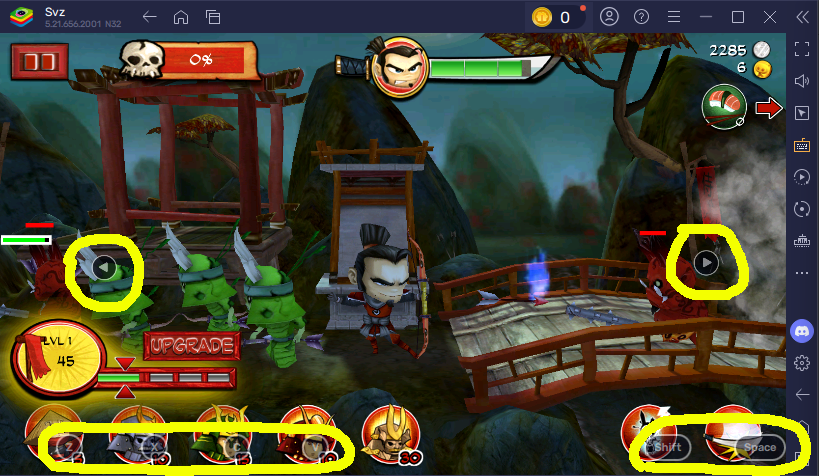
Task: Move the hero right with the arrow button
Action: tap(706, 262)
